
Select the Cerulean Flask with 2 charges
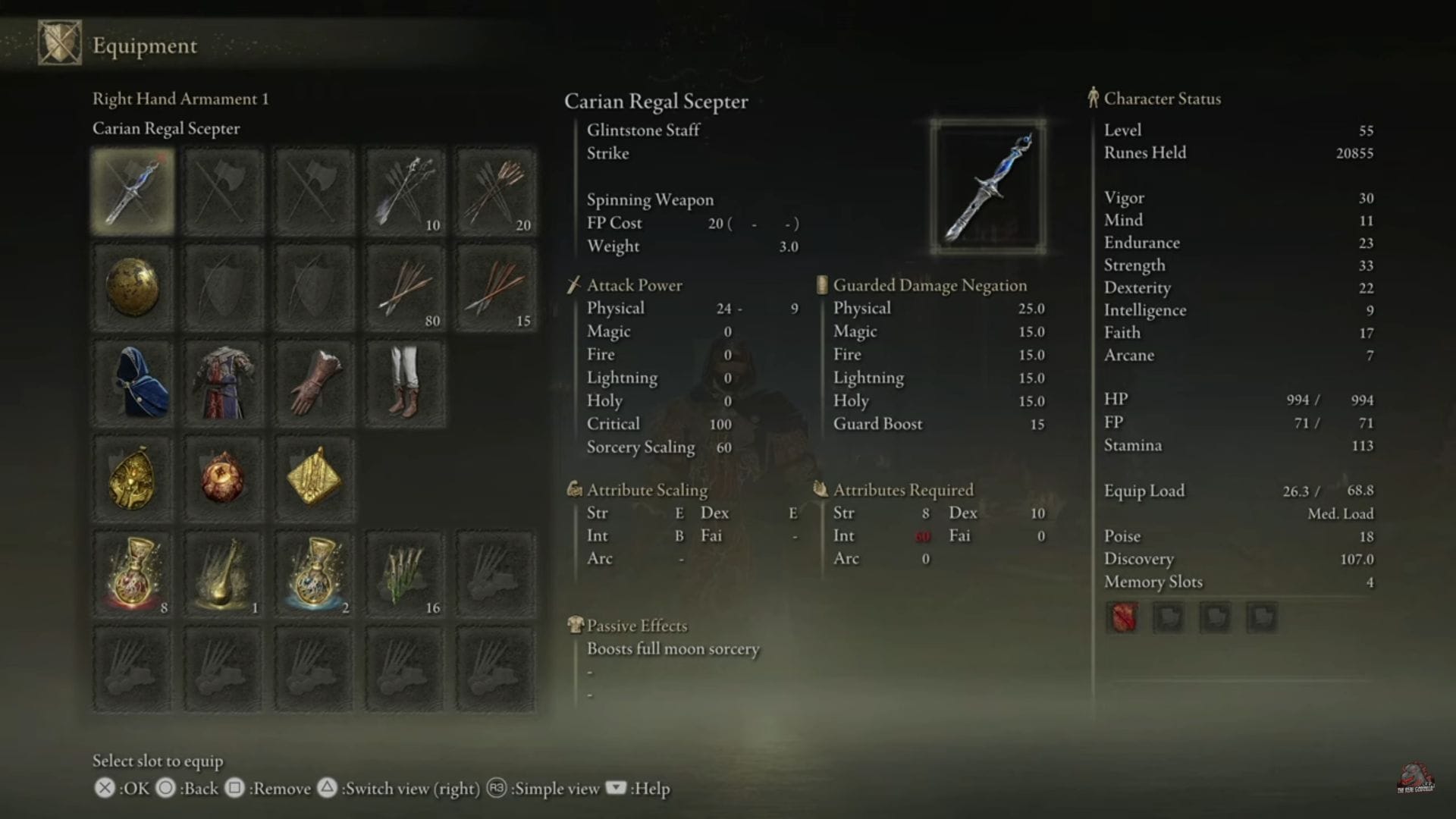(x=314, y=573)
